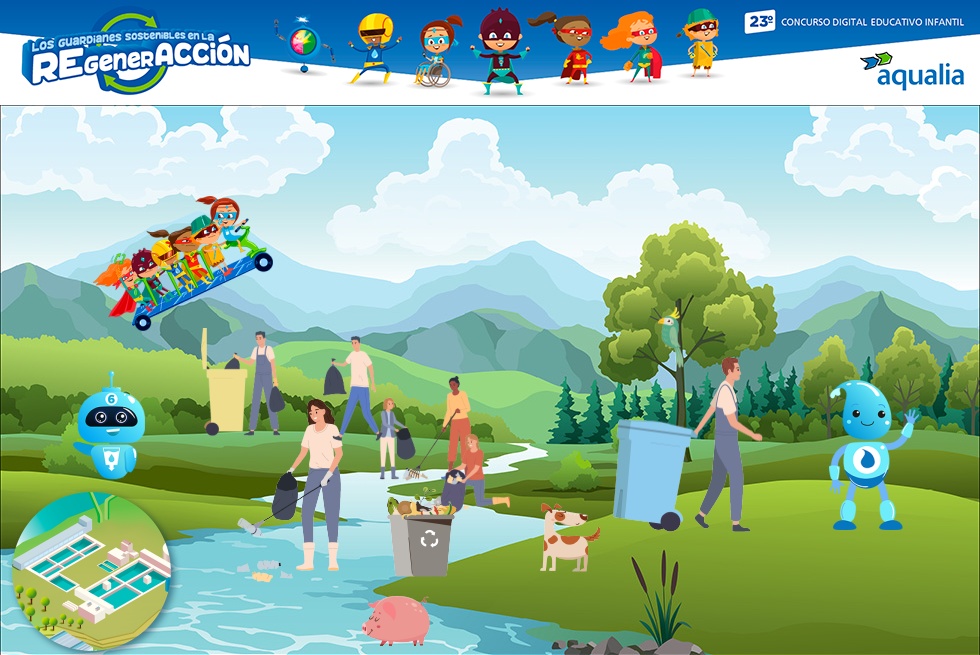
Task: Open the circular water treatment plant thumbnail
Action: [x=90, y=568]
